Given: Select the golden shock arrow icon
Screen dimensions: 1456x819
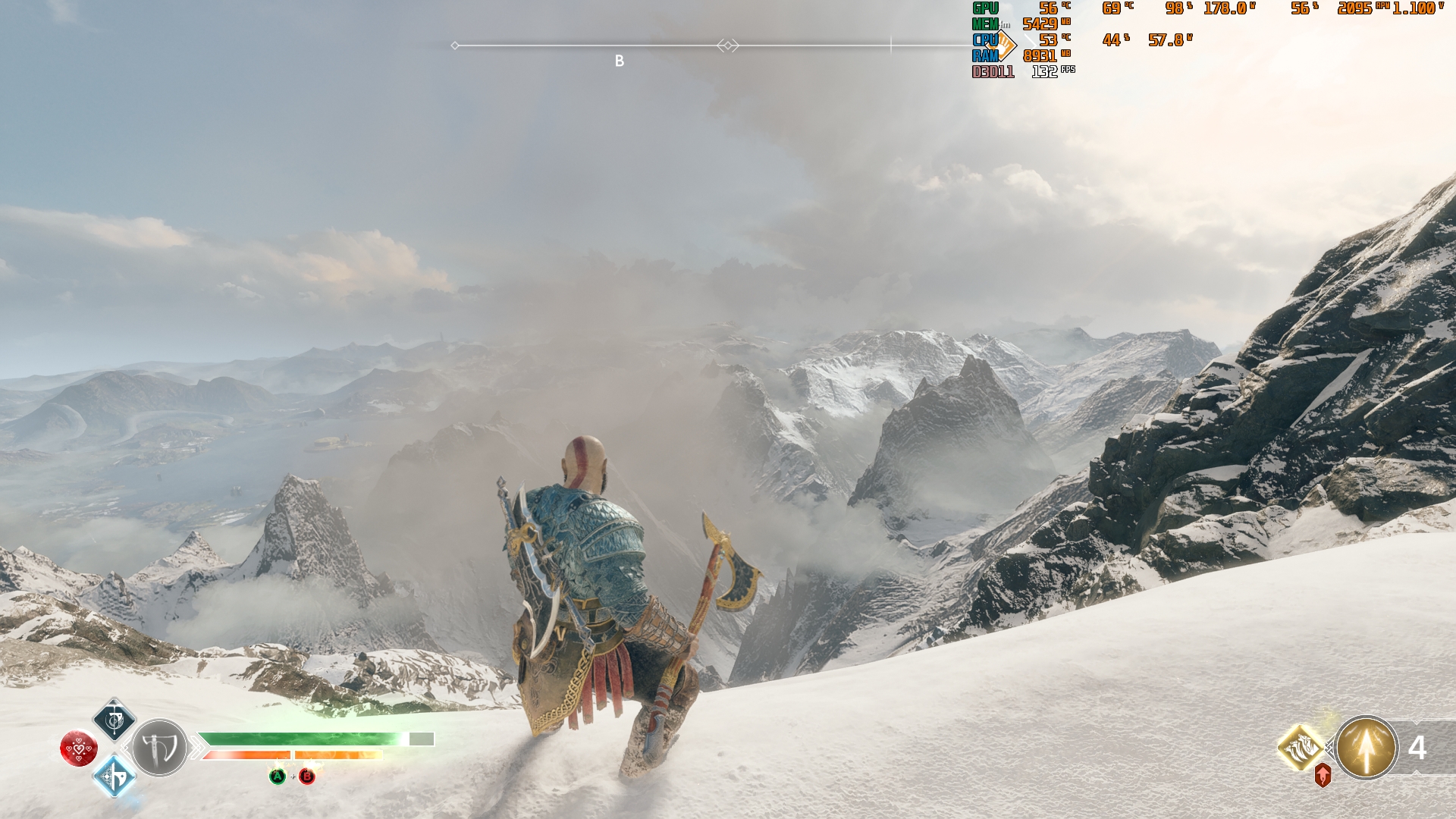Looking at the screenshot, I should [x=1366, y=748].
